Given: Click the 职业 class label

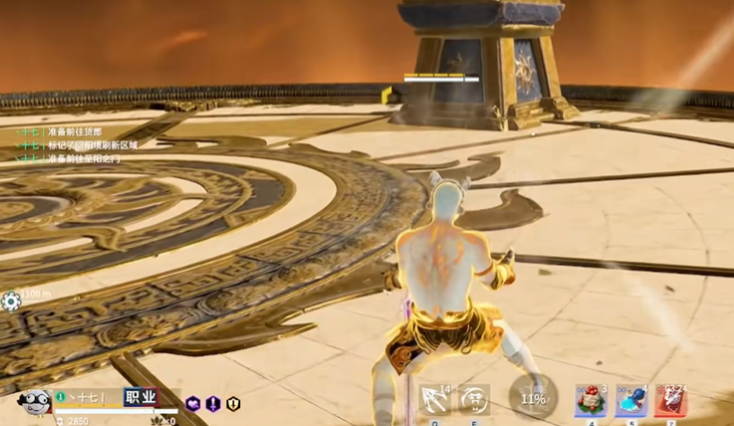Looking at the screenshot, I should (140, 397).
